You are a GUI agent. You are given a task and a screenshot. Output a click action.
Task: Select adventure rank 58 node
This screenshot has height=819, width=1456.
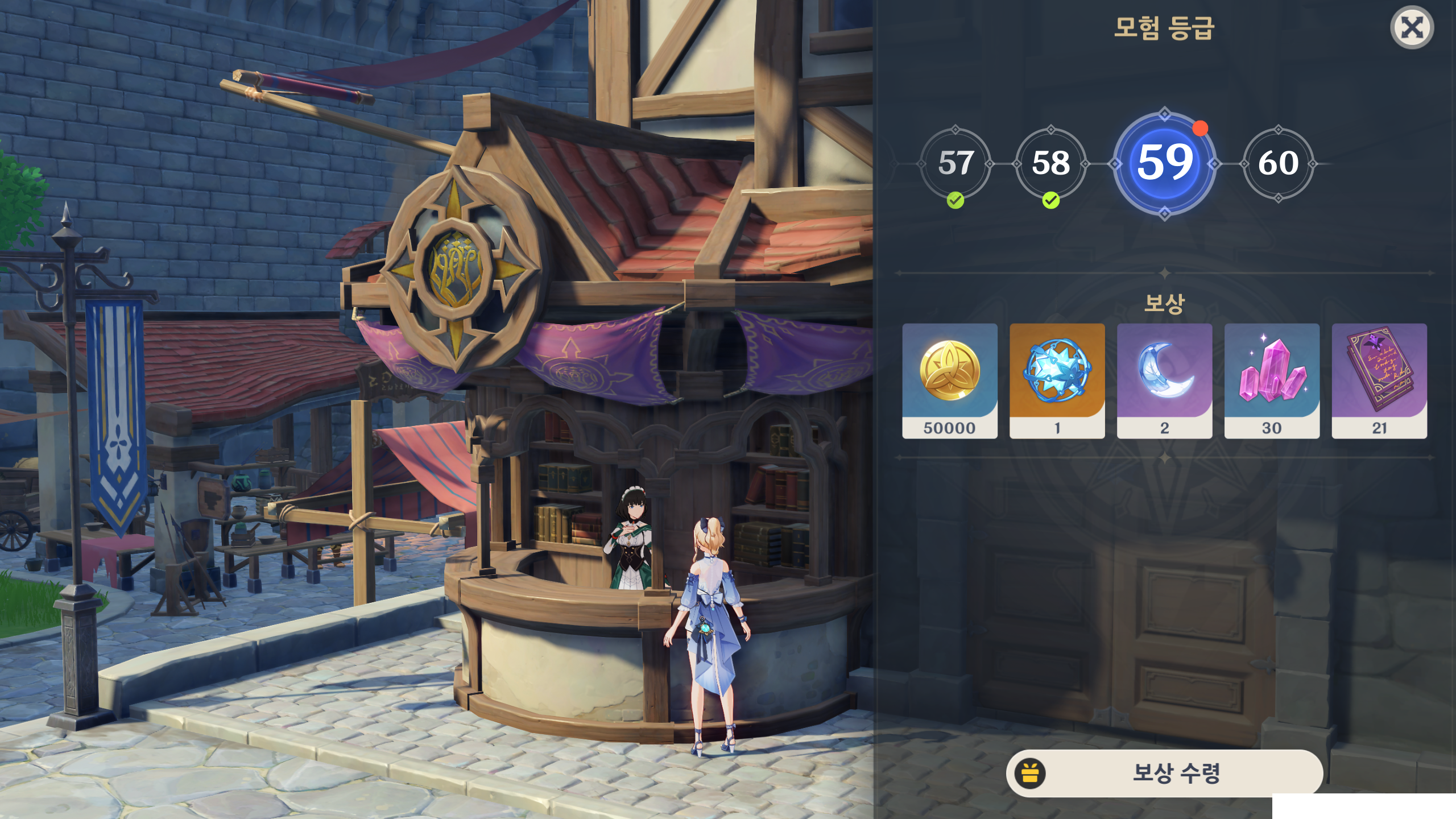tap(1051, 164)
